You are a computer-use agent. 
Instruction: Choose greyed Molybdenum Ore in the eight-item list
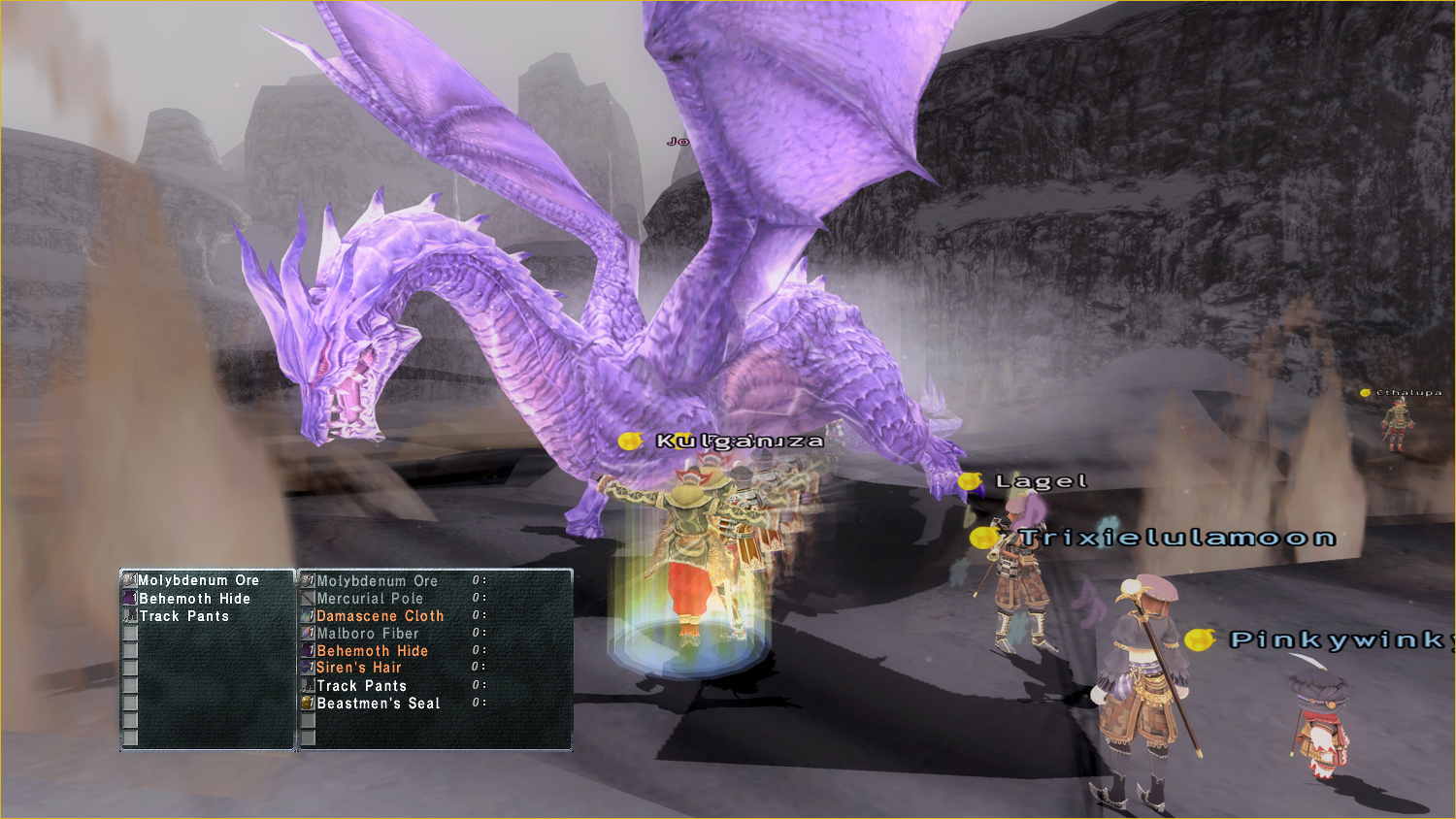pos(377,581)
